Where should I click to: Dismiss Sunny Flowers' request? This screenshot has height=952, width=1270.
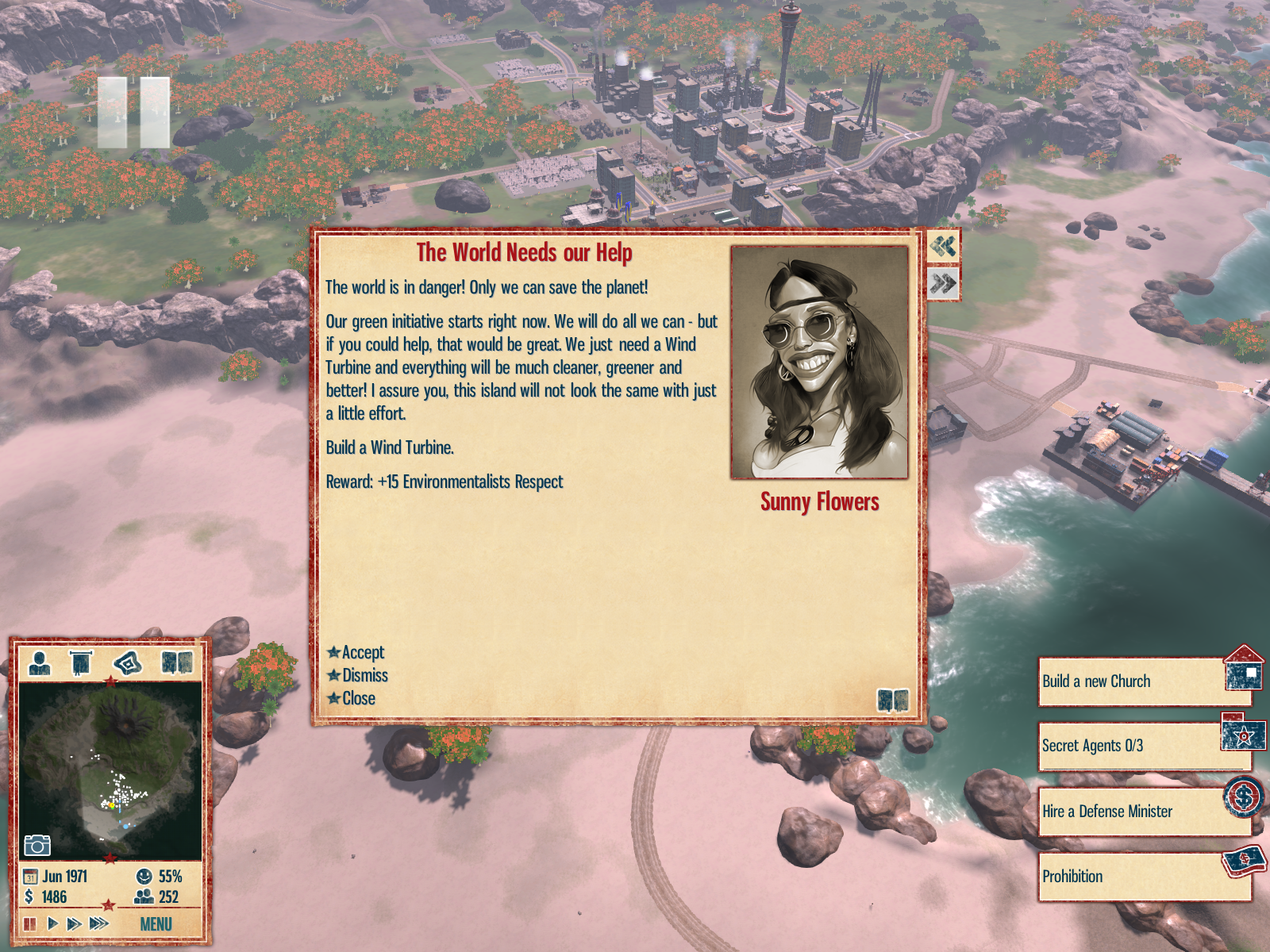click(364, 675)
